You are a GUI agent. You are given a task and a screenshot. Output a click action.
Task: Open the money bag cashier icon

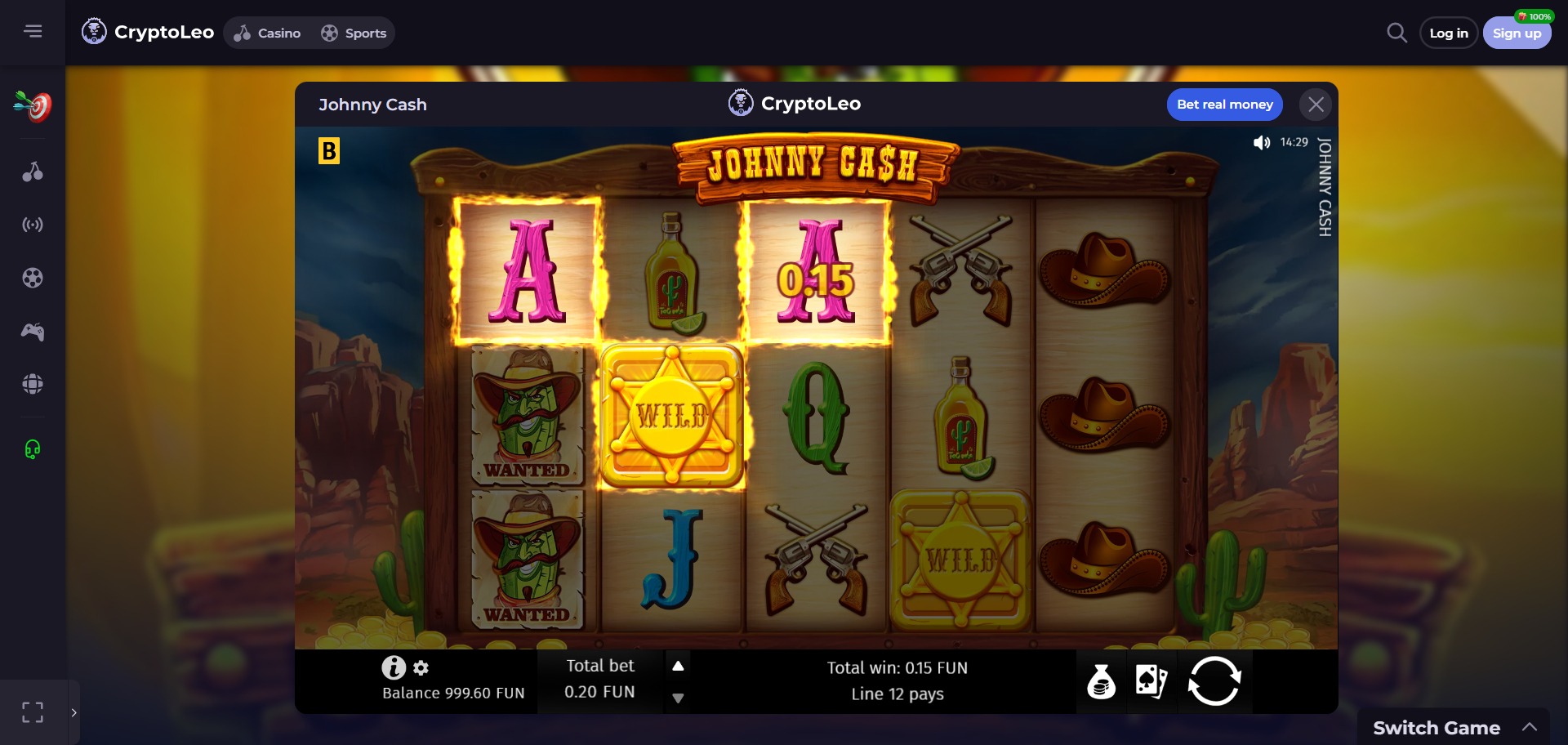click(x=1102, y=682)
